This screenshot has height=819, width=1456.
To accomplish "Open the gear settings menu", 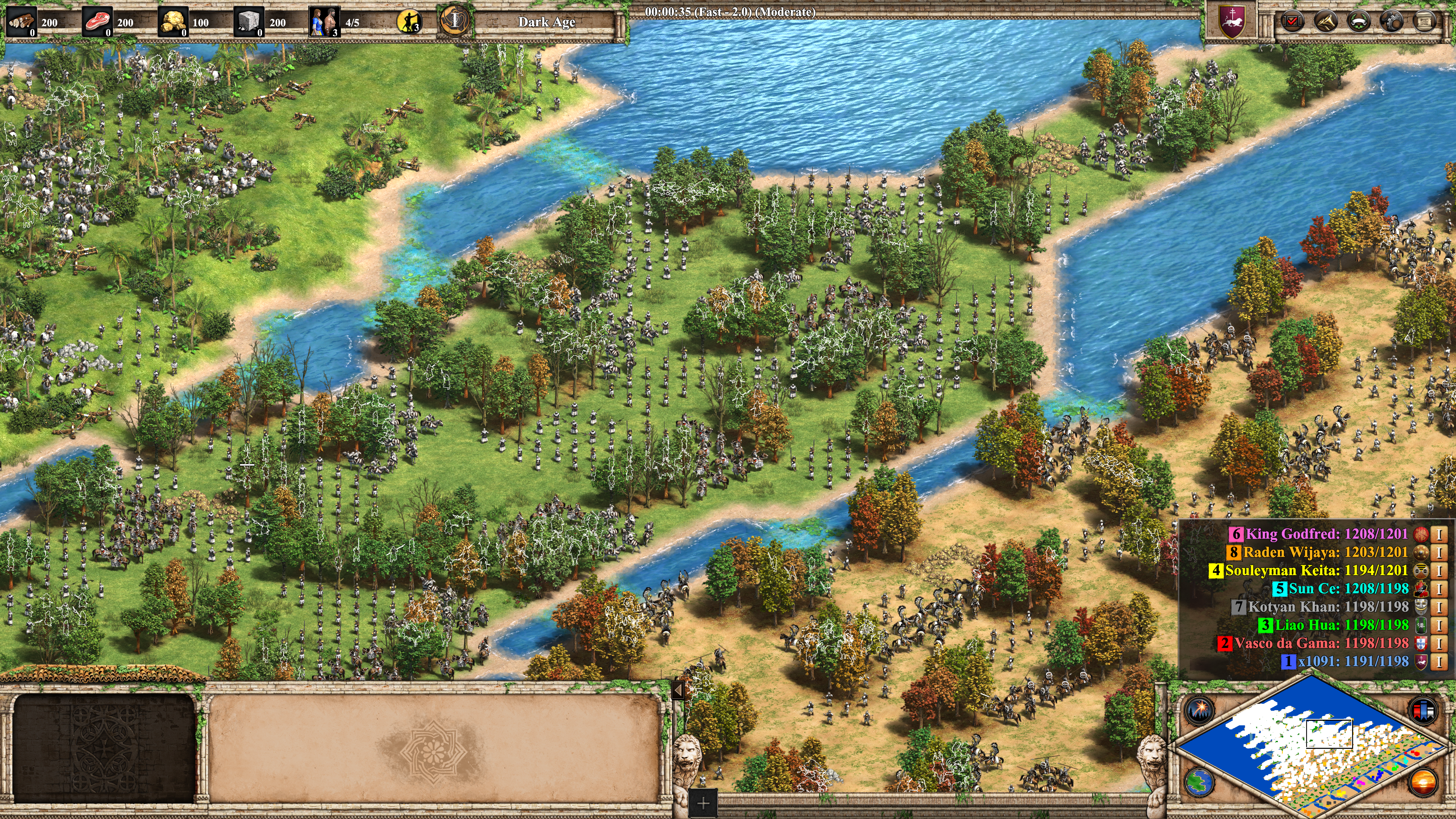I will pyautogui.click(x=1391, y=22).
